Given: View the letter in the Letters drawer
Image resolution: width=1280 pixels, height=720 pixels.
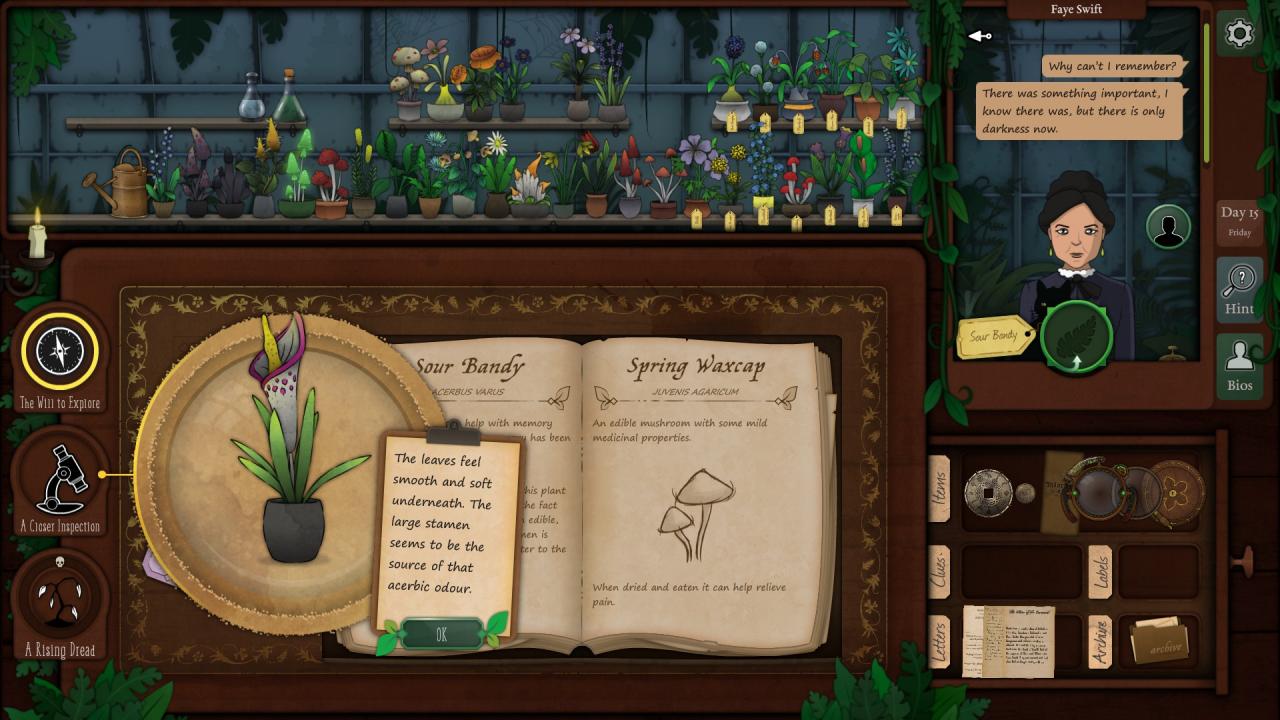Looking at the screenshot, I should pos(1008,641).
